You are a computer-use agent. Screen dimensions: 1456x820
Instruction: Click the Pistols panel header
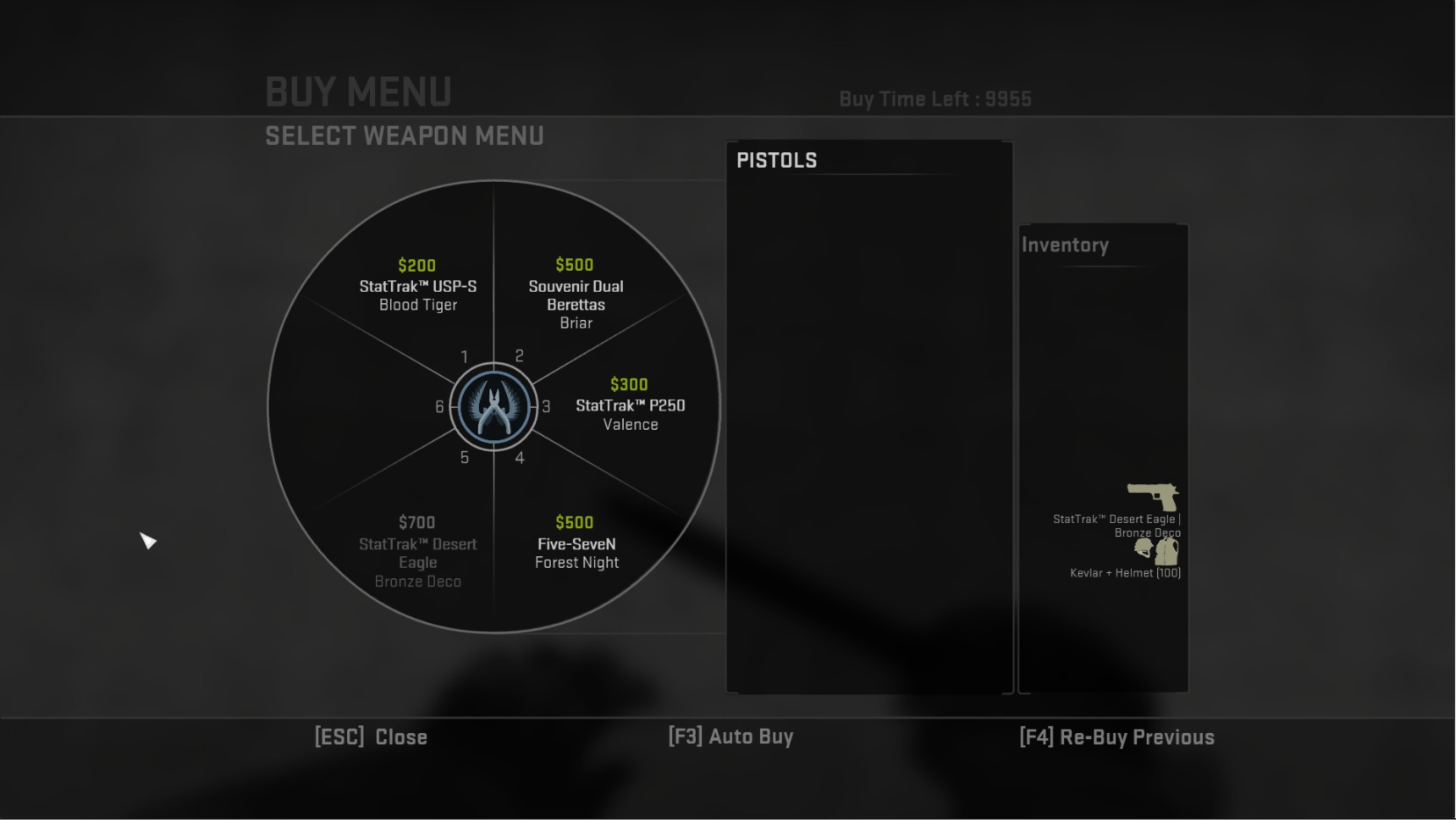click(x=777, y=160)
